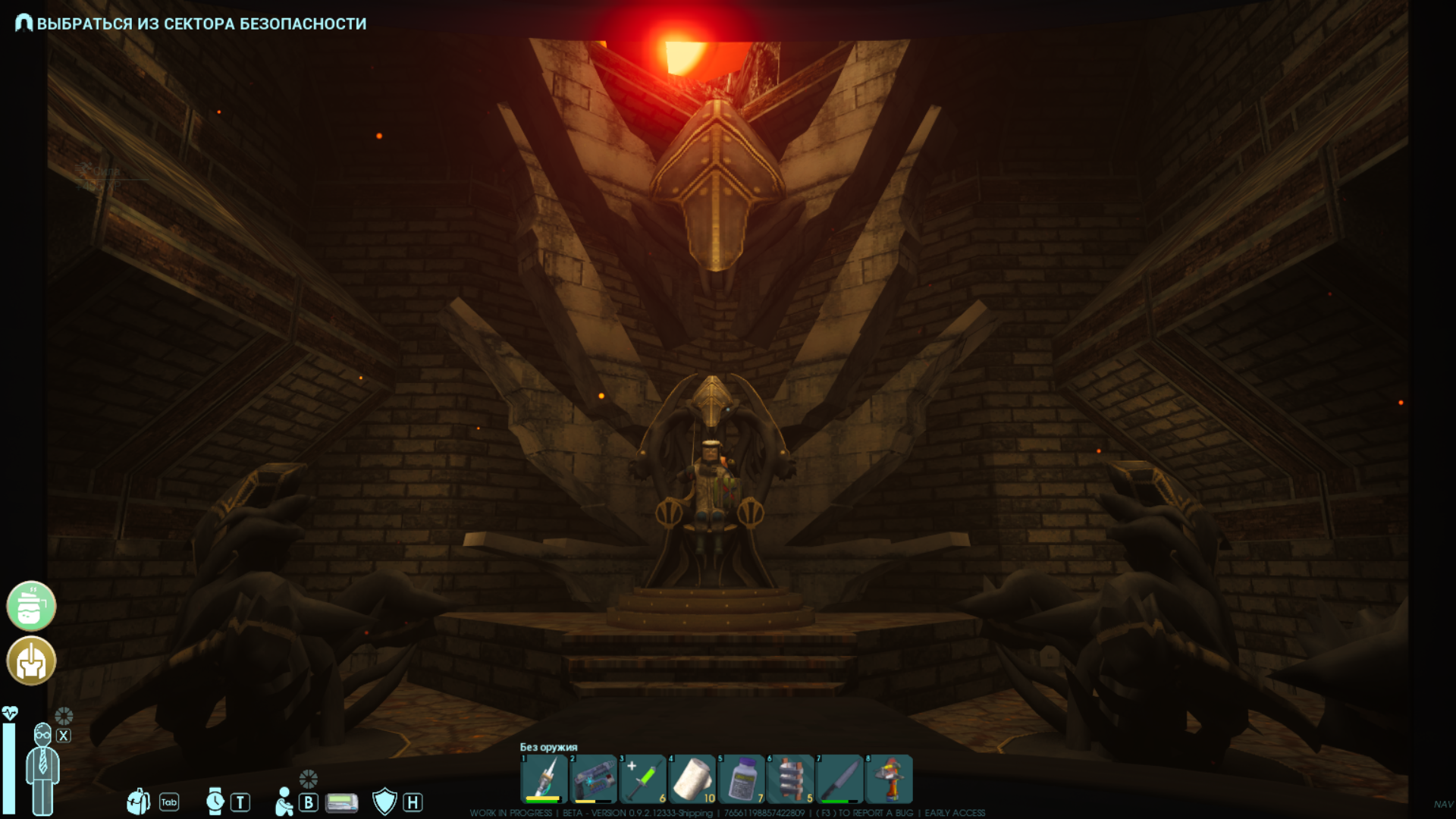The width and height of the screenshot is (1456, 819).
Task: Choose the bandage roll hotbar slot
Action: click(692, 779)
